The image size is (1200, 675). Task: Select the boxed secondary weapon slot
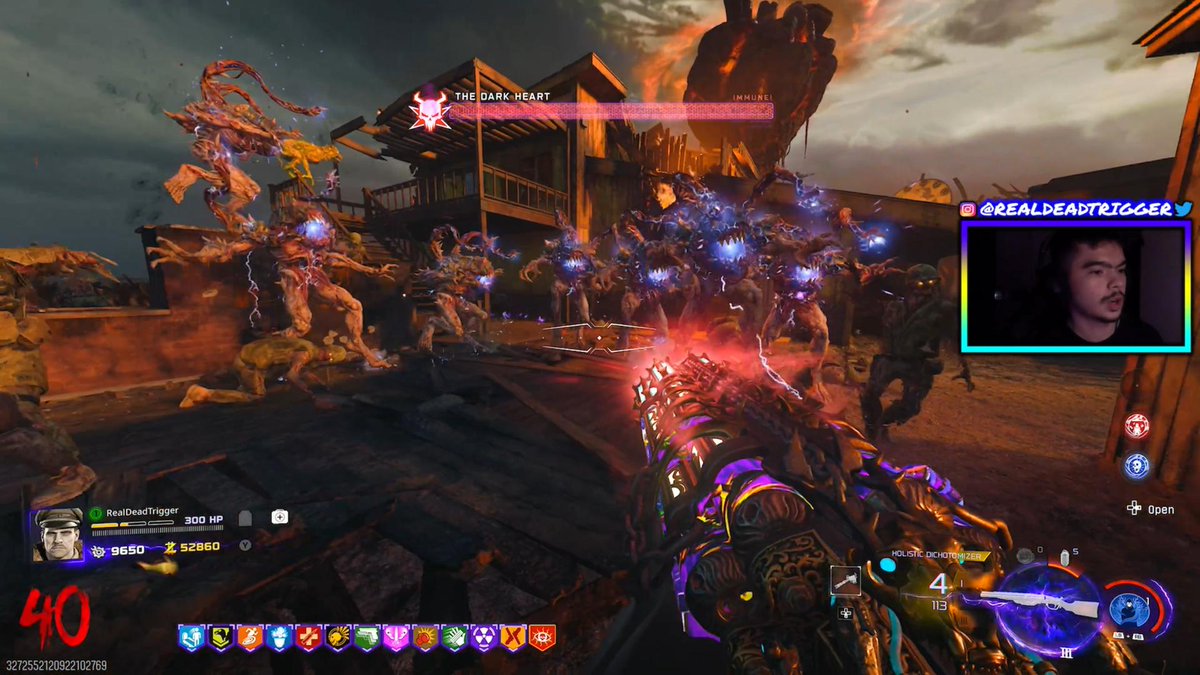point(845,581)
